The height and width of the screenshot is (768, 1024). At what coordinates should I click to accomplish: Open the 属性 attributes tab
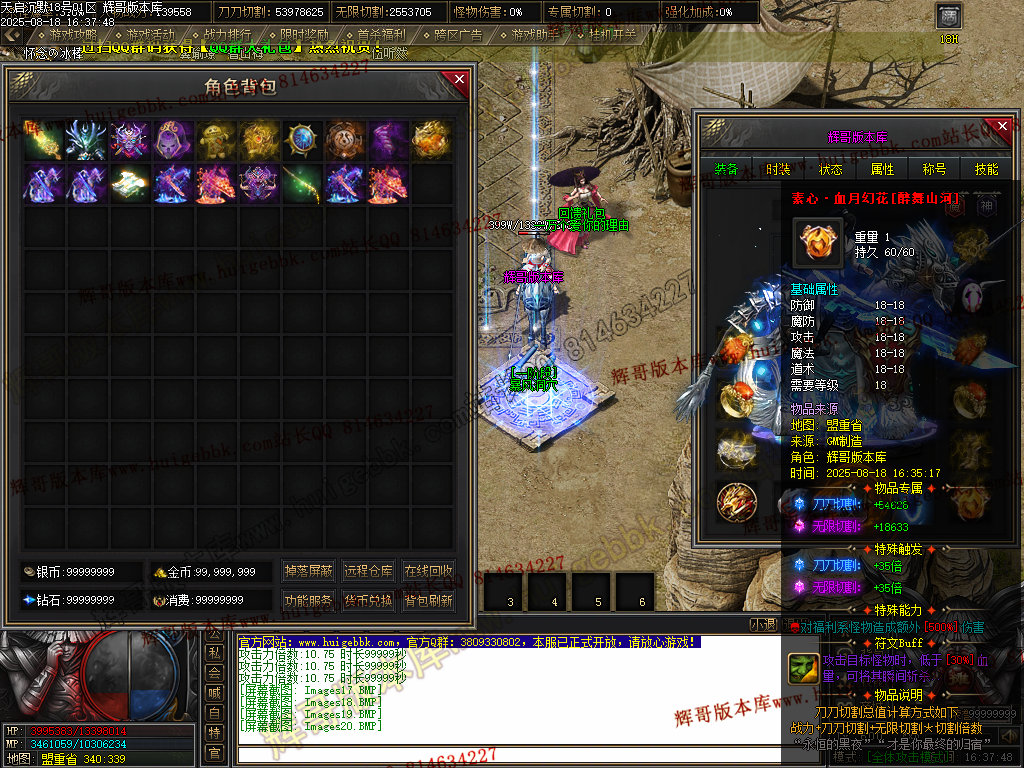[x=882, y=169]
